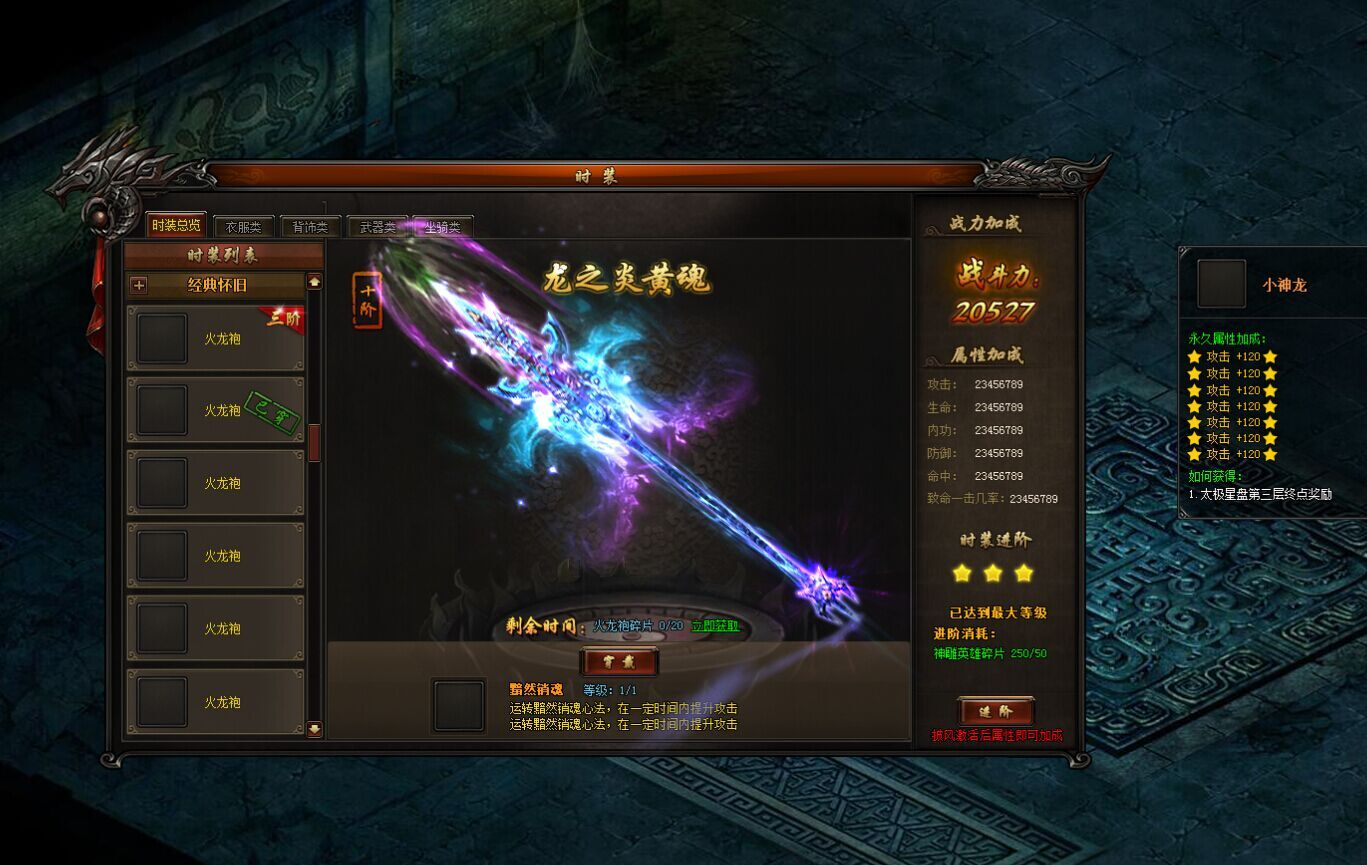Viewport: 1367px width, 865px height.
Task: Upgrade the fashion with the 进阶 button
Action: (x=995, y=711)
